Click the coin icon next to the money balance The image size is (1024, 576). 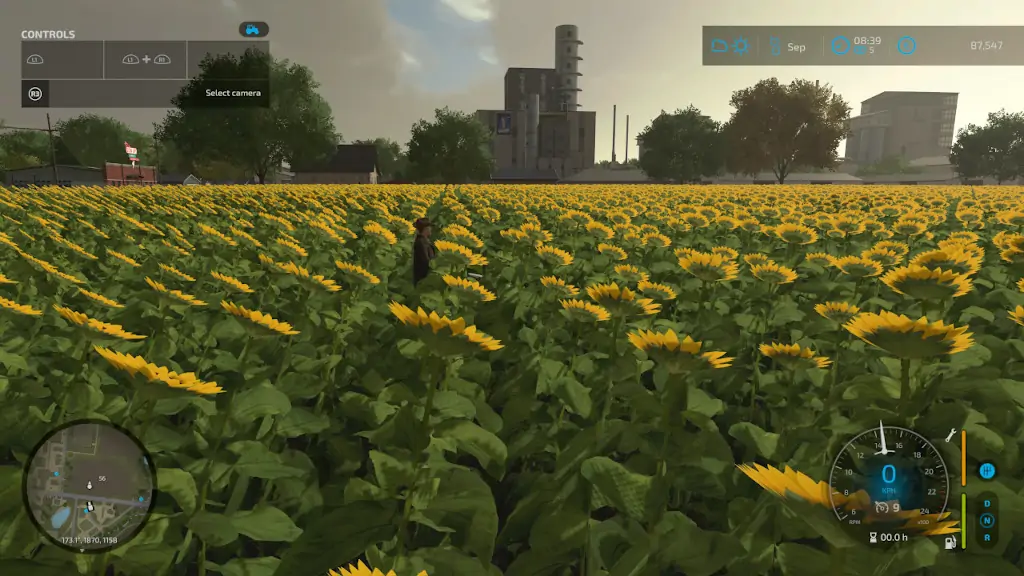(906, 46)
